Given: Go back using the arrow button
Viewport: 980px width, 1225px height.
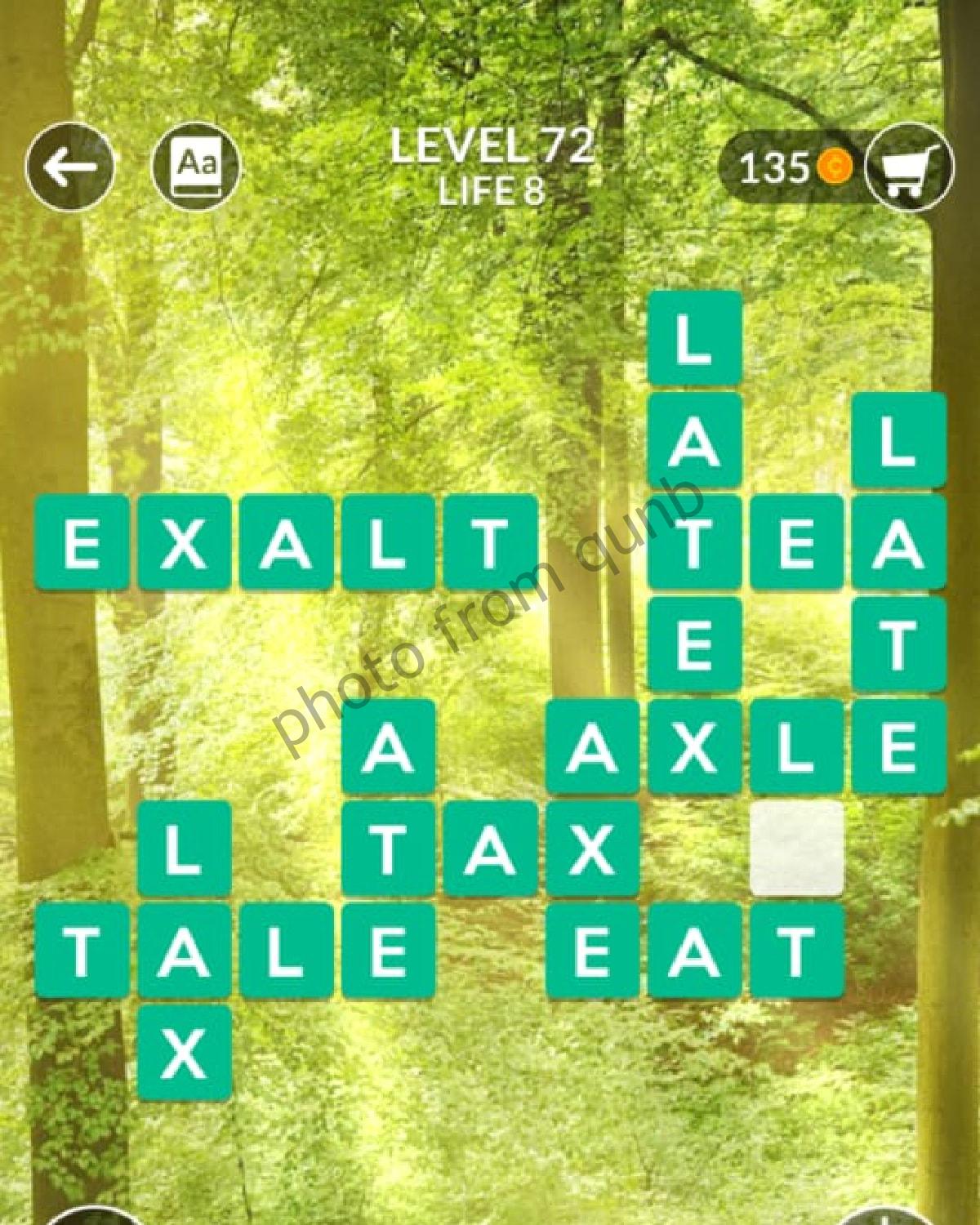Looking at the screenshot, I should 69,167.
